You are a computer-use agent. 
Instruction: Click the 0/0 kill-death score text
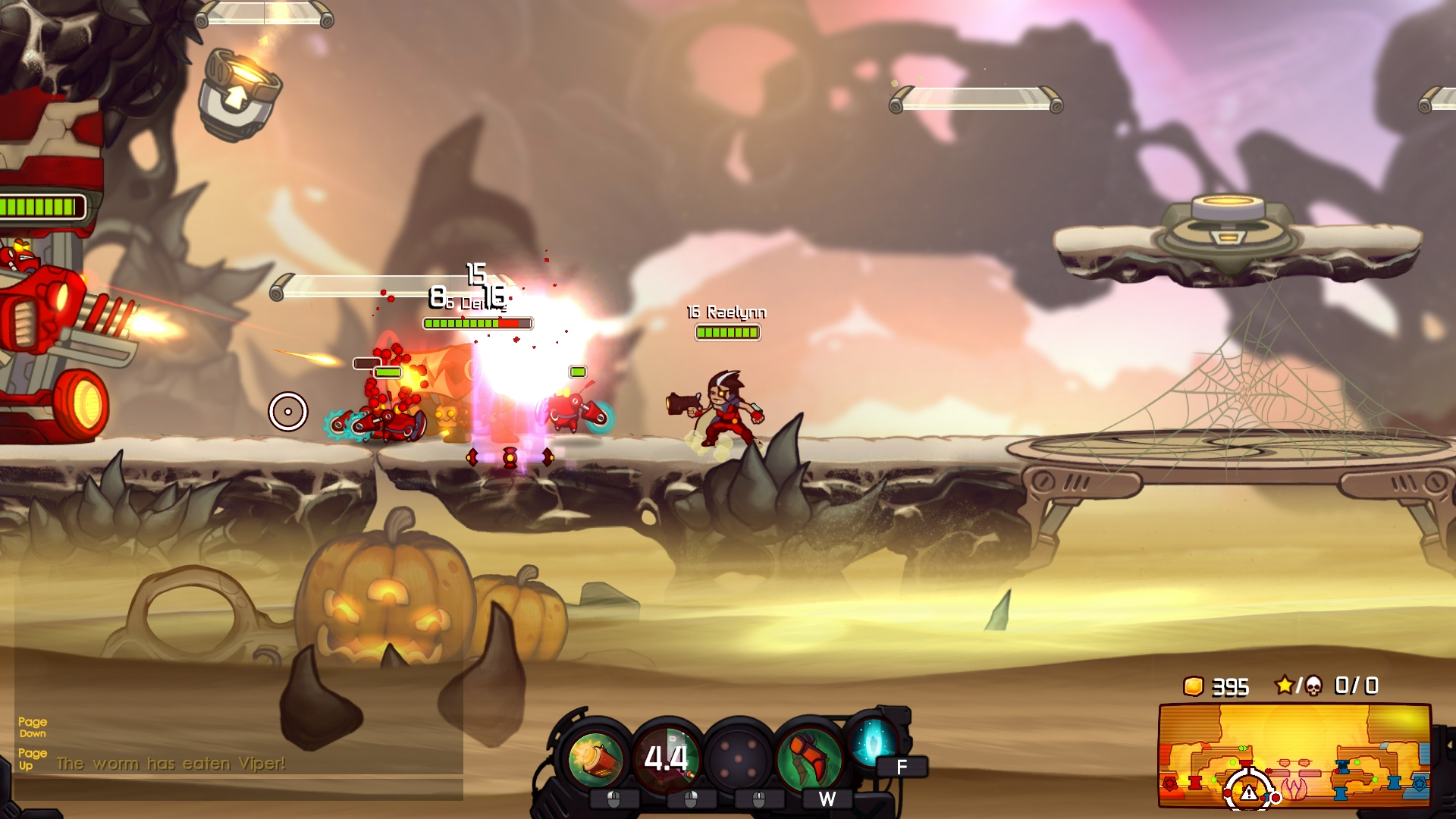1357,686
